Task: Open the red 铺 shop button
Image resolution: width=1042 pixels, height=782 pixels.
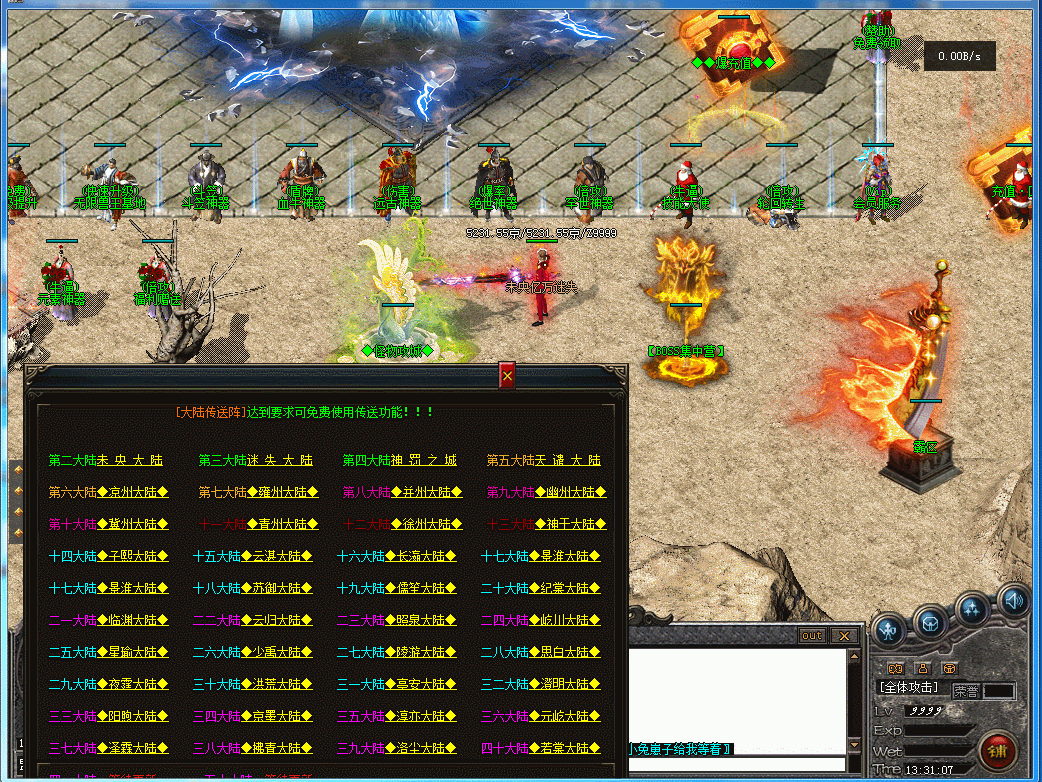Action: [997, 750]
